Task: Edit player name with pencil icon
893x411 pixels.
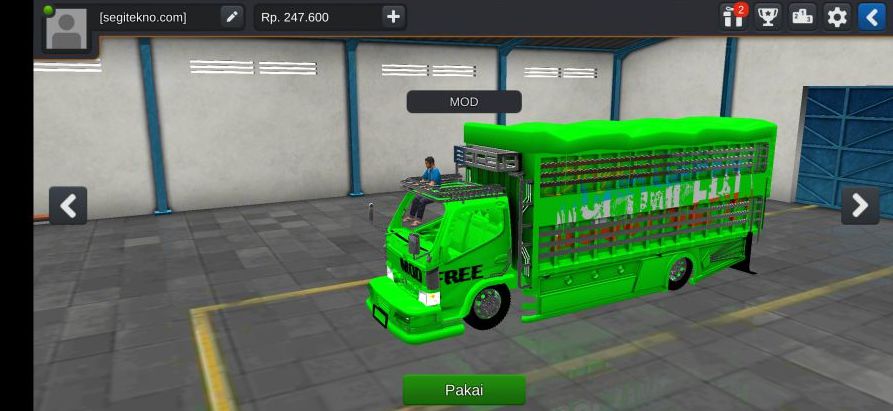Action: click(231, 16)
